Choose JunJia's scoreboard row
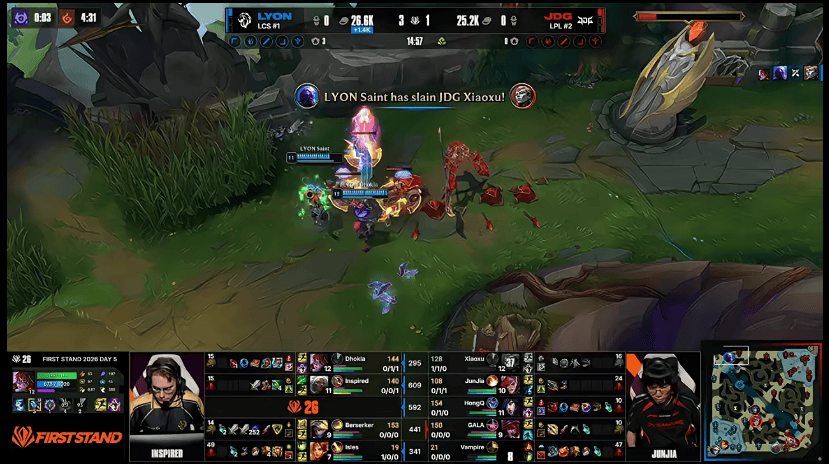The image size is (829, 464). (x=478, y=384)
